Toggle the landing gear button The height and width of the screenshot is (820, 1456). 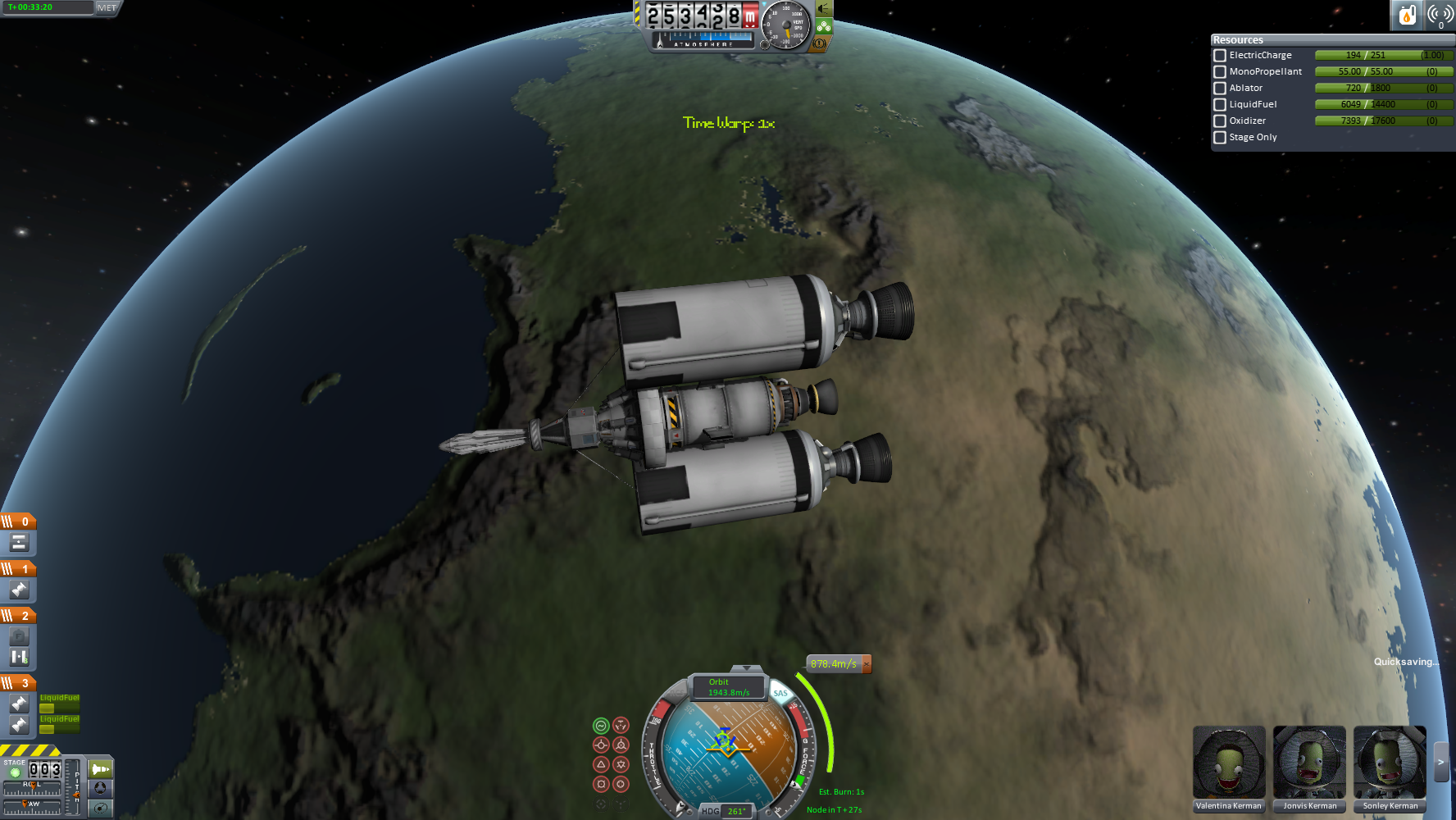coord(824,26)
